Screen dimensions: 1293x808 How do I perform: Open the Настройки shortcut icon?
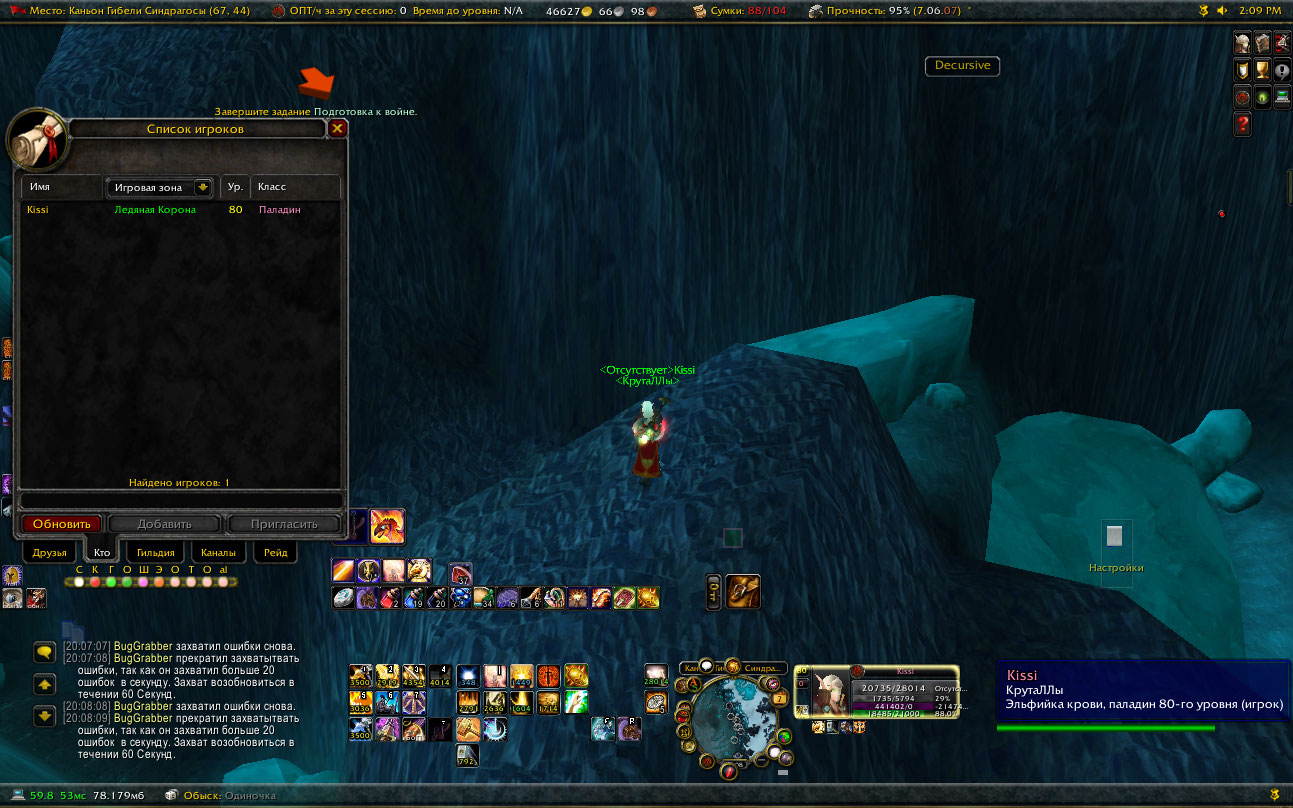pos(1115,537)
